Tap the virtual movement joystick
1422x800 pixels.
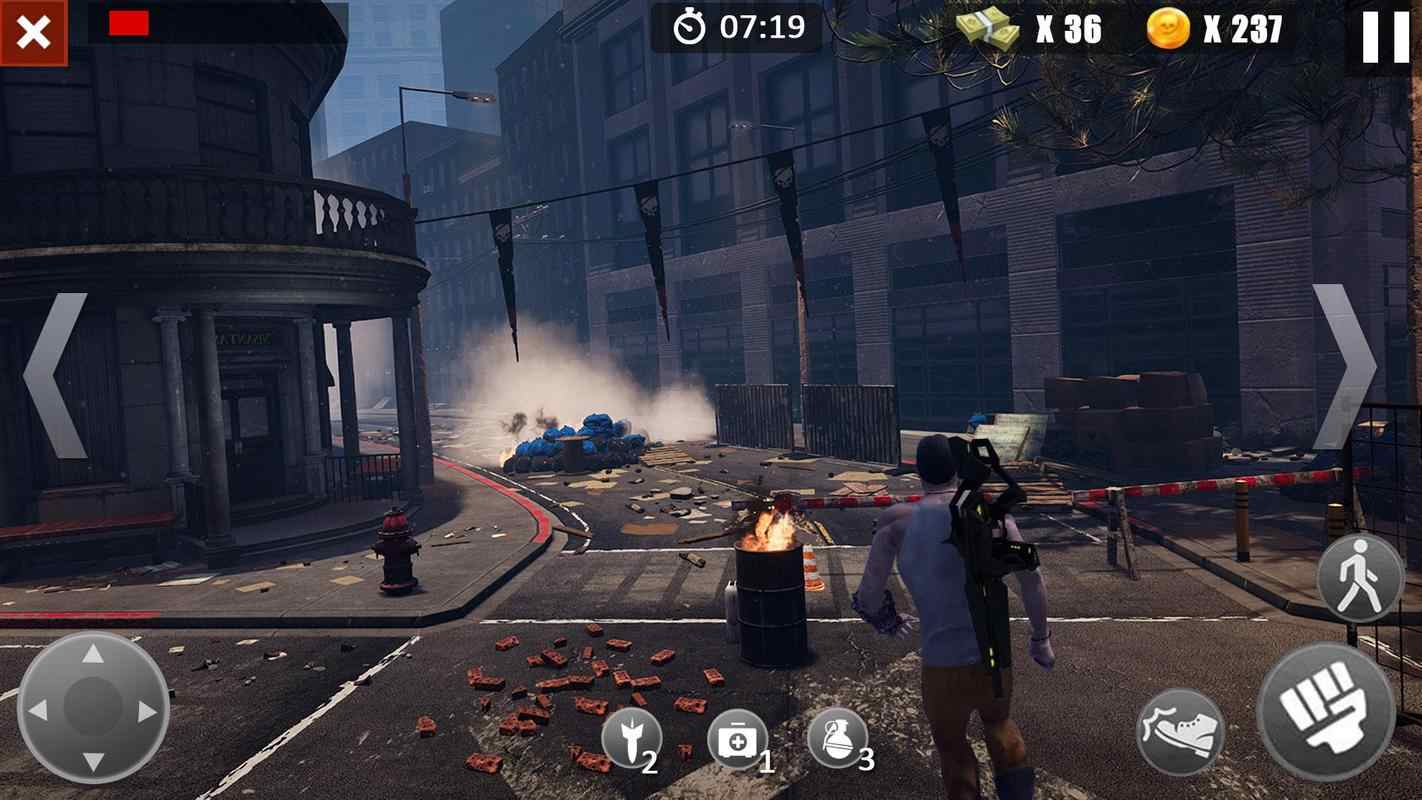pyautogui.click(x=93, y=708)
